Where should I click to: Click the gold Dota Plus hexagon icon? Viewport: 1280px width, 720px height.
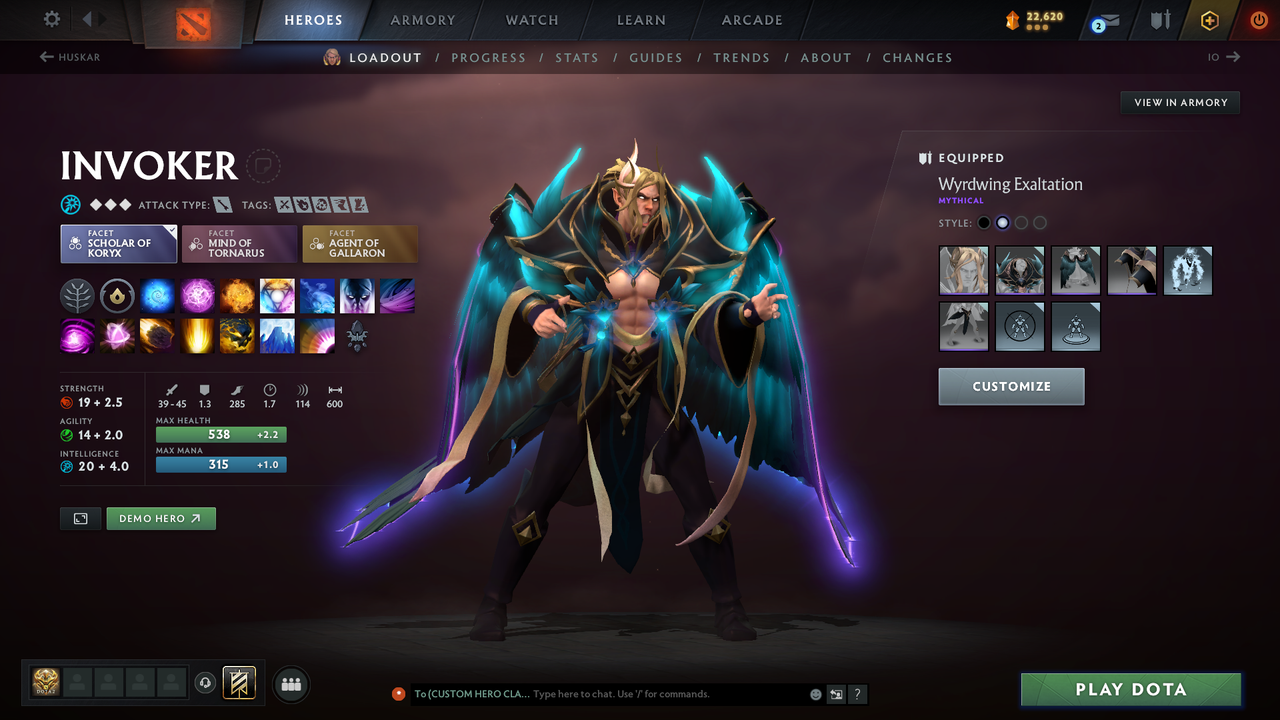click(x=1209, y=19)
